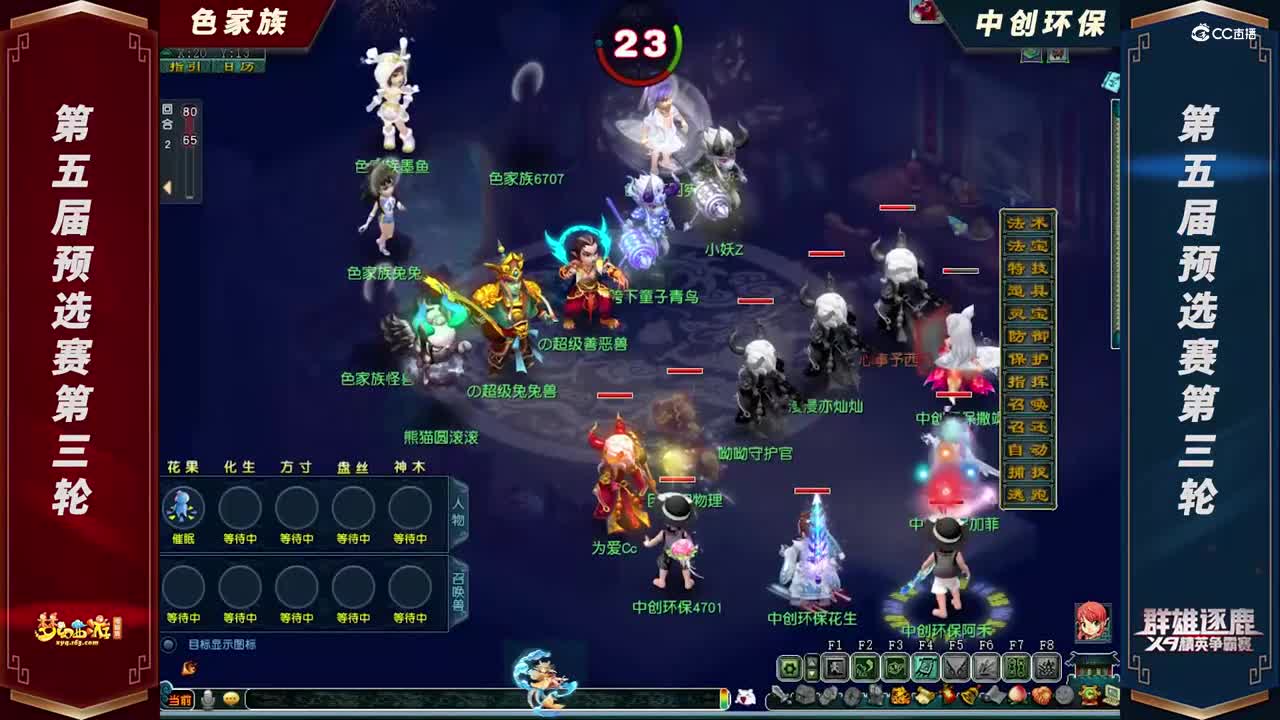Viewport: 1280px width, 720px height.
Task: Click the bell item icon in the item bar
Action: click(x=969, y=695)
